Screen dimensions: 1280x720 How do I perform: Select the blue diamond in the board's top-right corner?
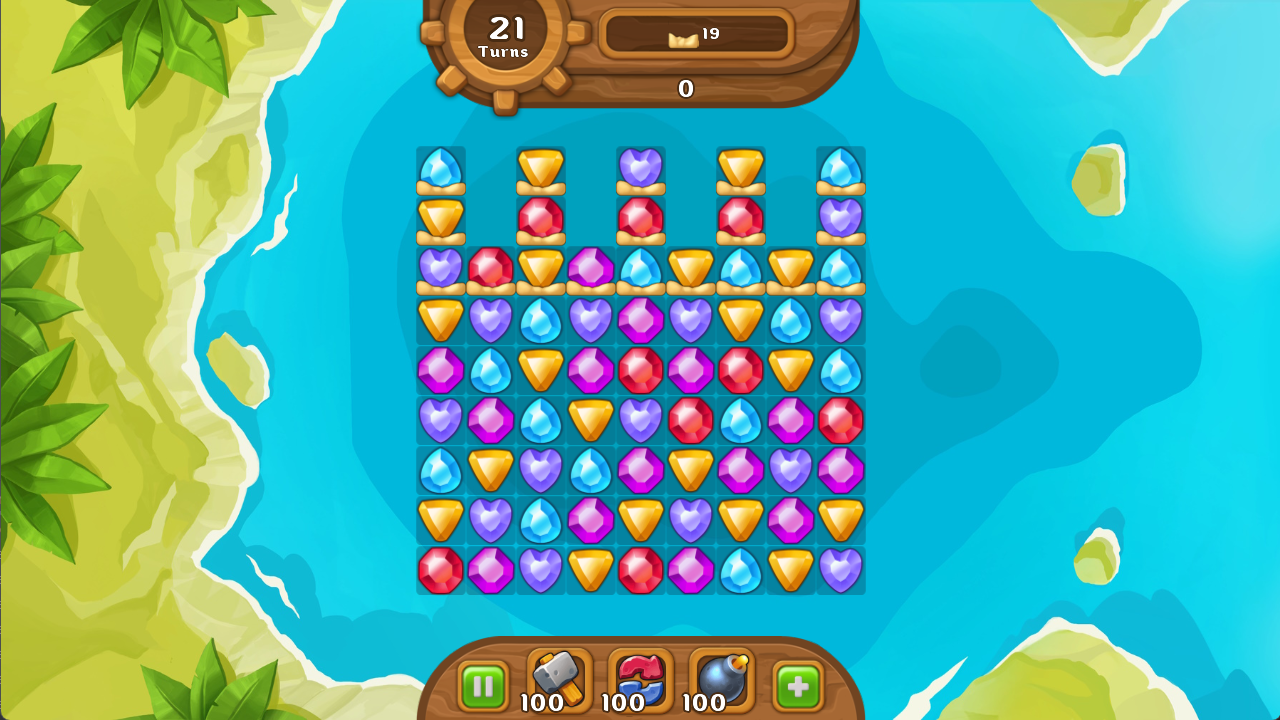(x=840, y=170)
